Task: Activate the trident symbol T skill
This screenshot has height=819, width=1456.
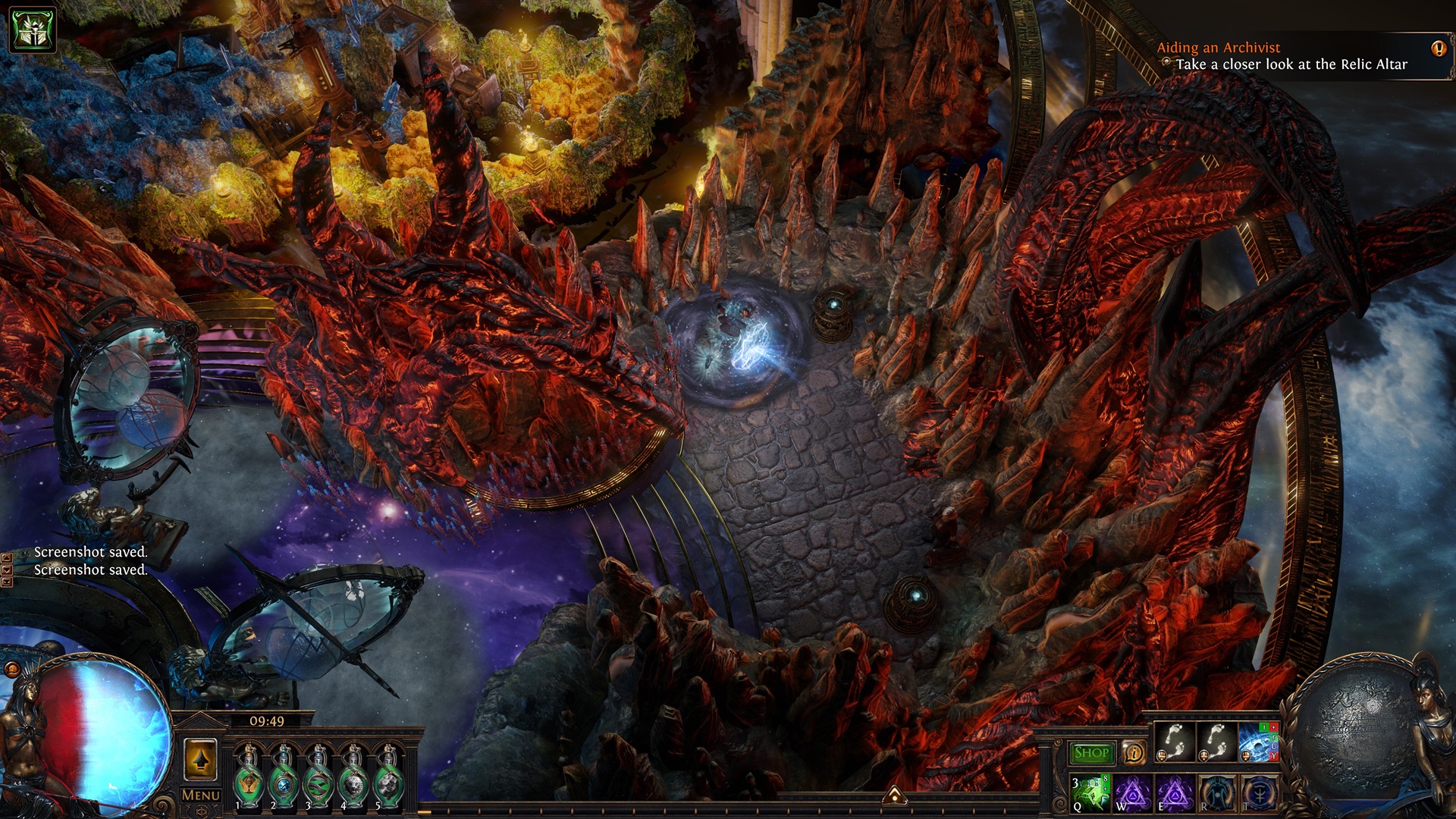Action: click(1259, 792)
